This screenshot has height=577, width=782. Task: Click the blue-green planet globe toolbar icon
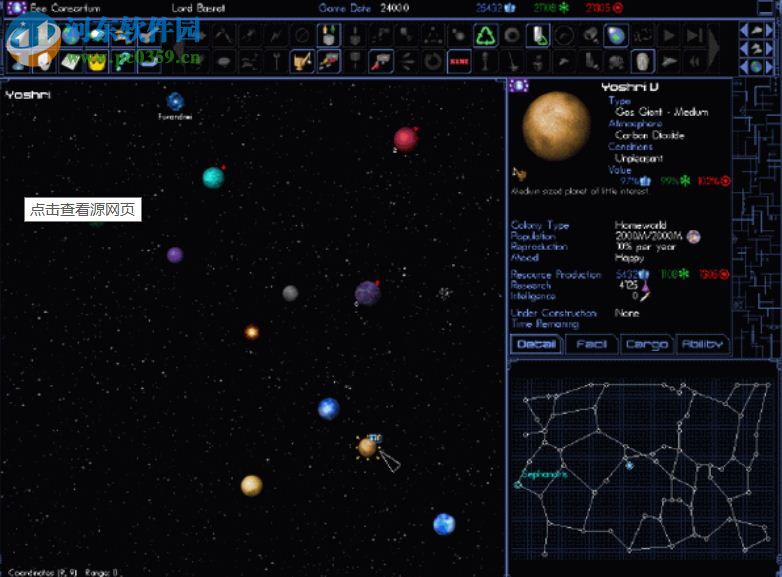point(617,36)
